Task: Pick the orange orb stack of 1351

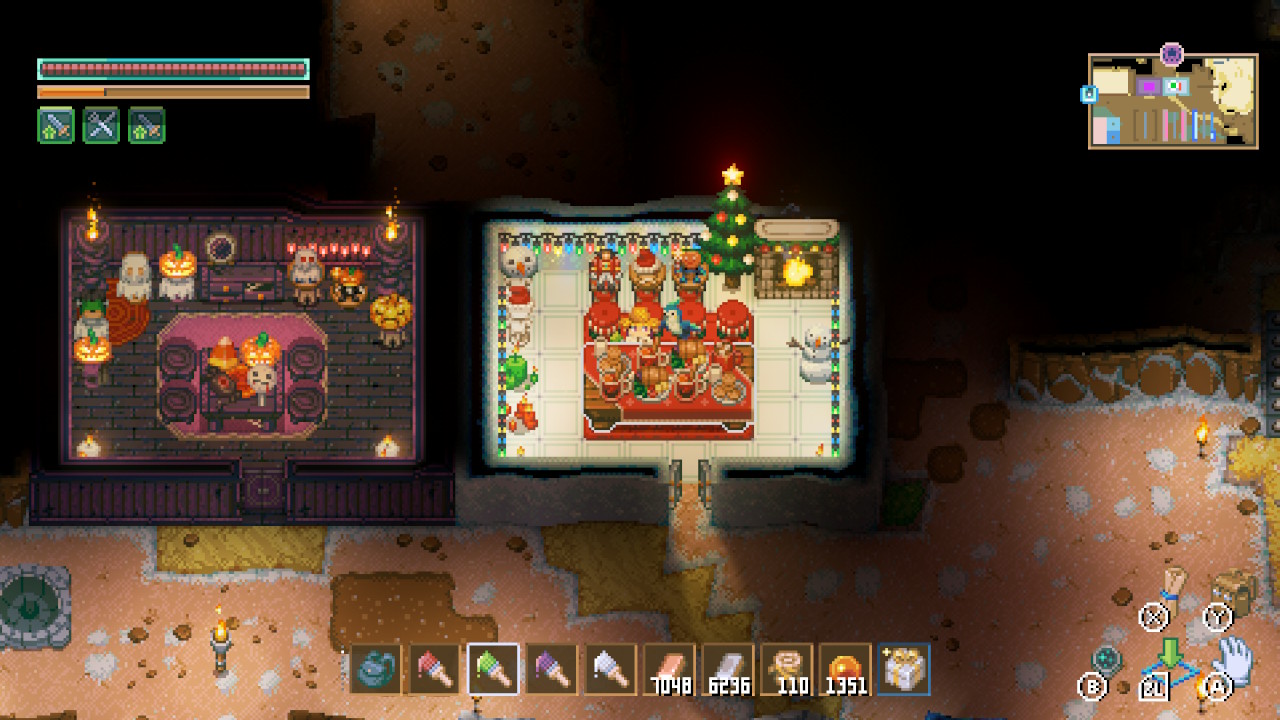Action: (x=846, y=669)
